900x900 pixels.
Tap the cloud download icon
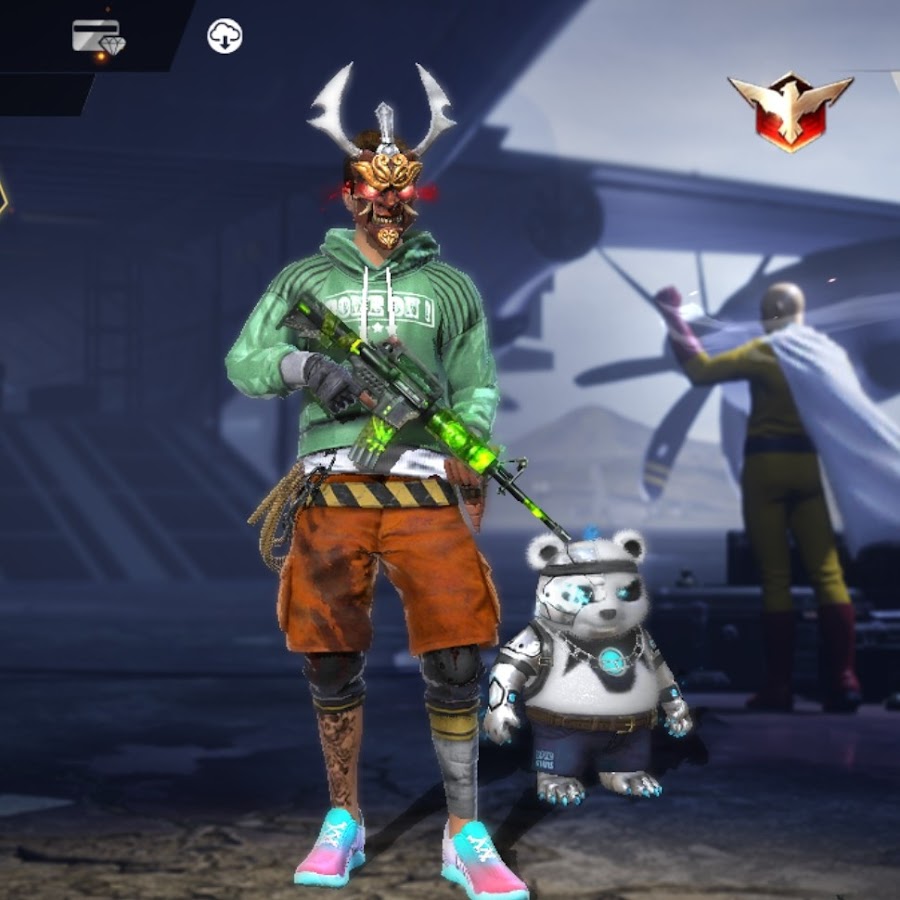pos(225,37)
